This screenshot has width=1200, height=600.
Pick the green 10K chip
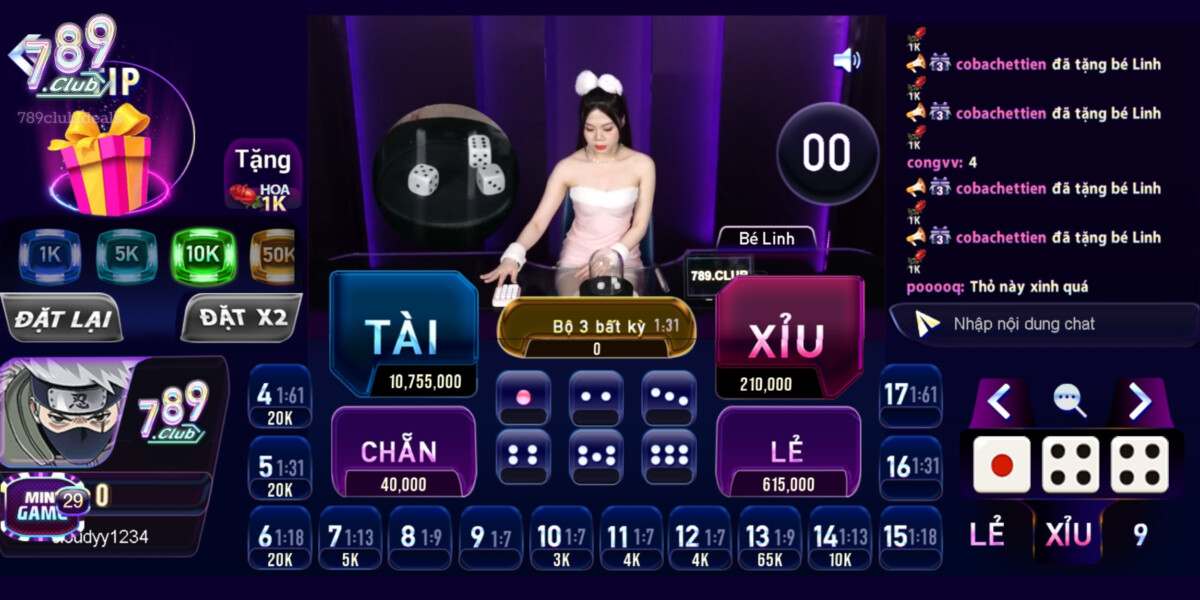(x=202, y=255)
